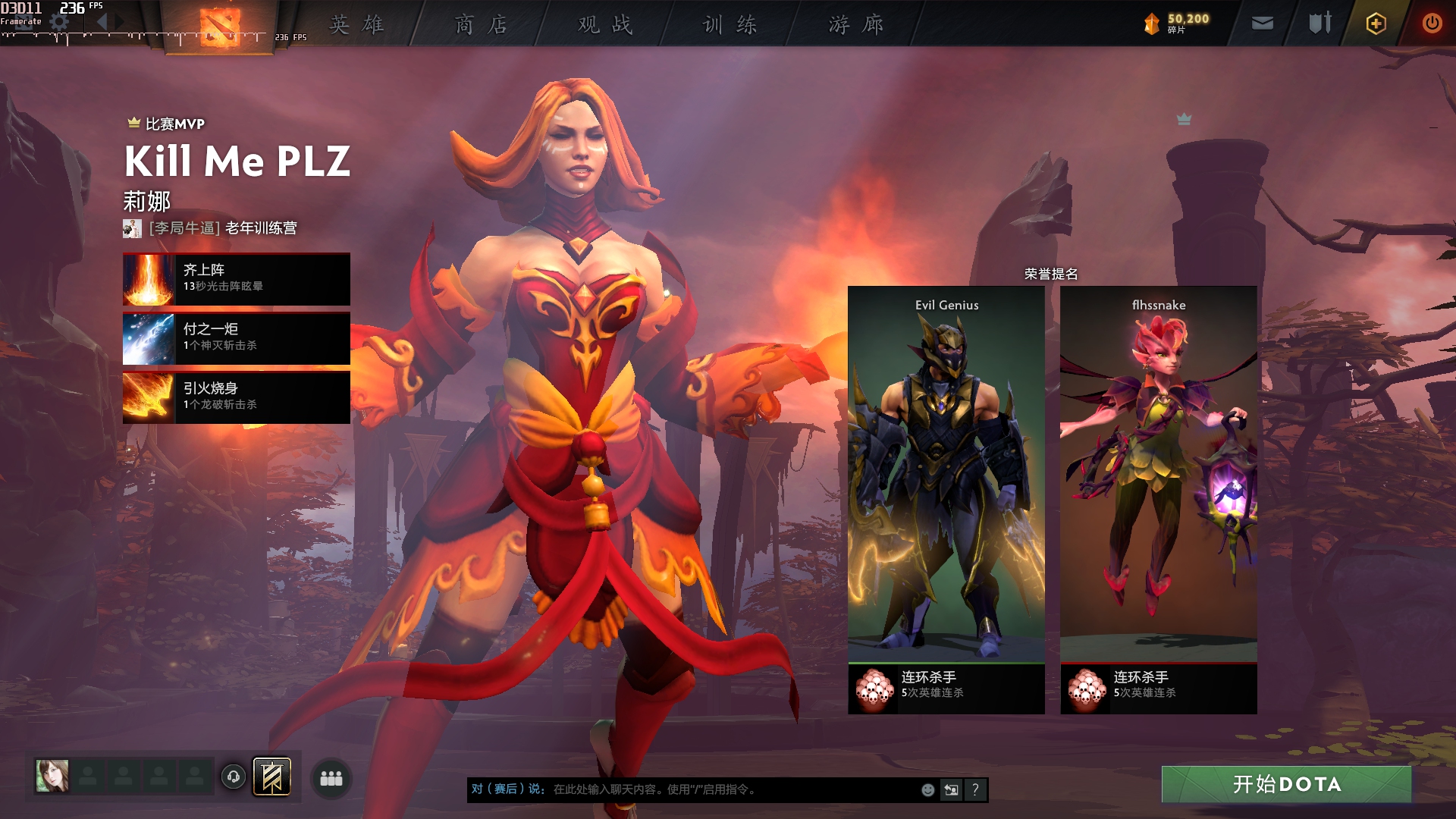Toggle the party voice headset button
This screenshot has width=1456, height=819.
pyautogui.click(x=234, y=777)
